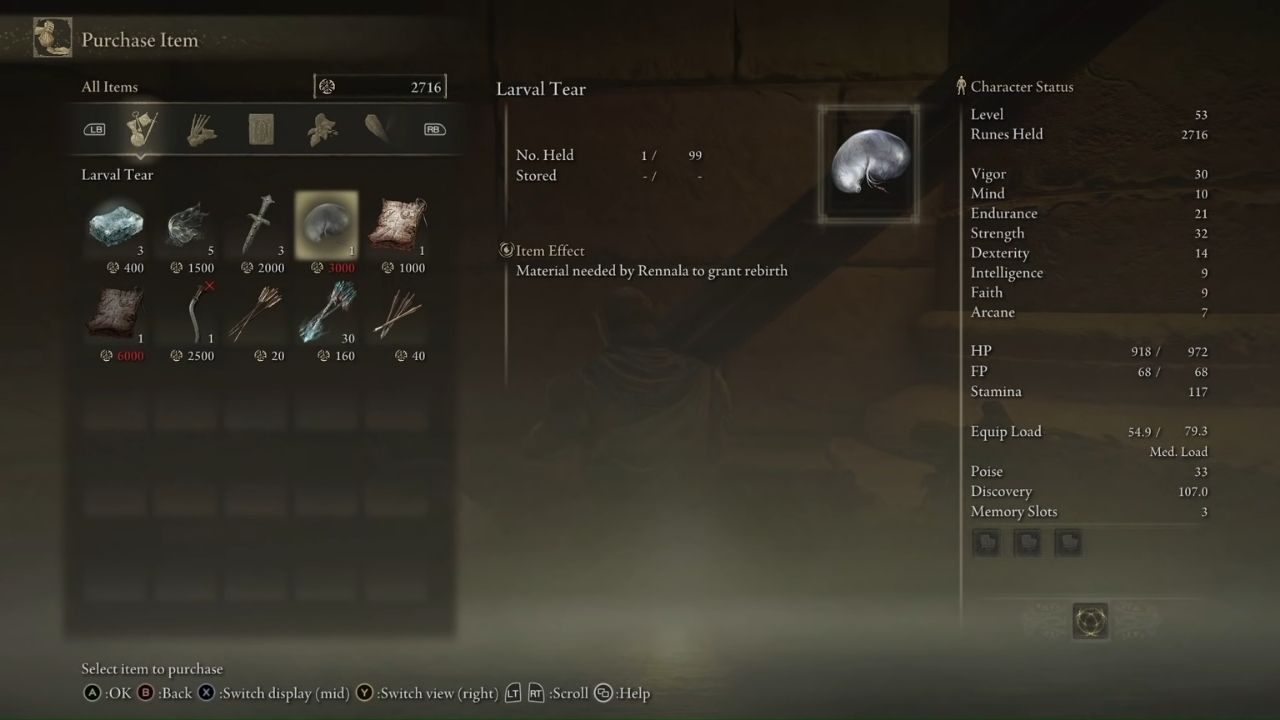Image resolution: width=1280 pixels, height=720 pixels.
Task: Select the Sorceries tome category icon
Action: tap(261, 129)
